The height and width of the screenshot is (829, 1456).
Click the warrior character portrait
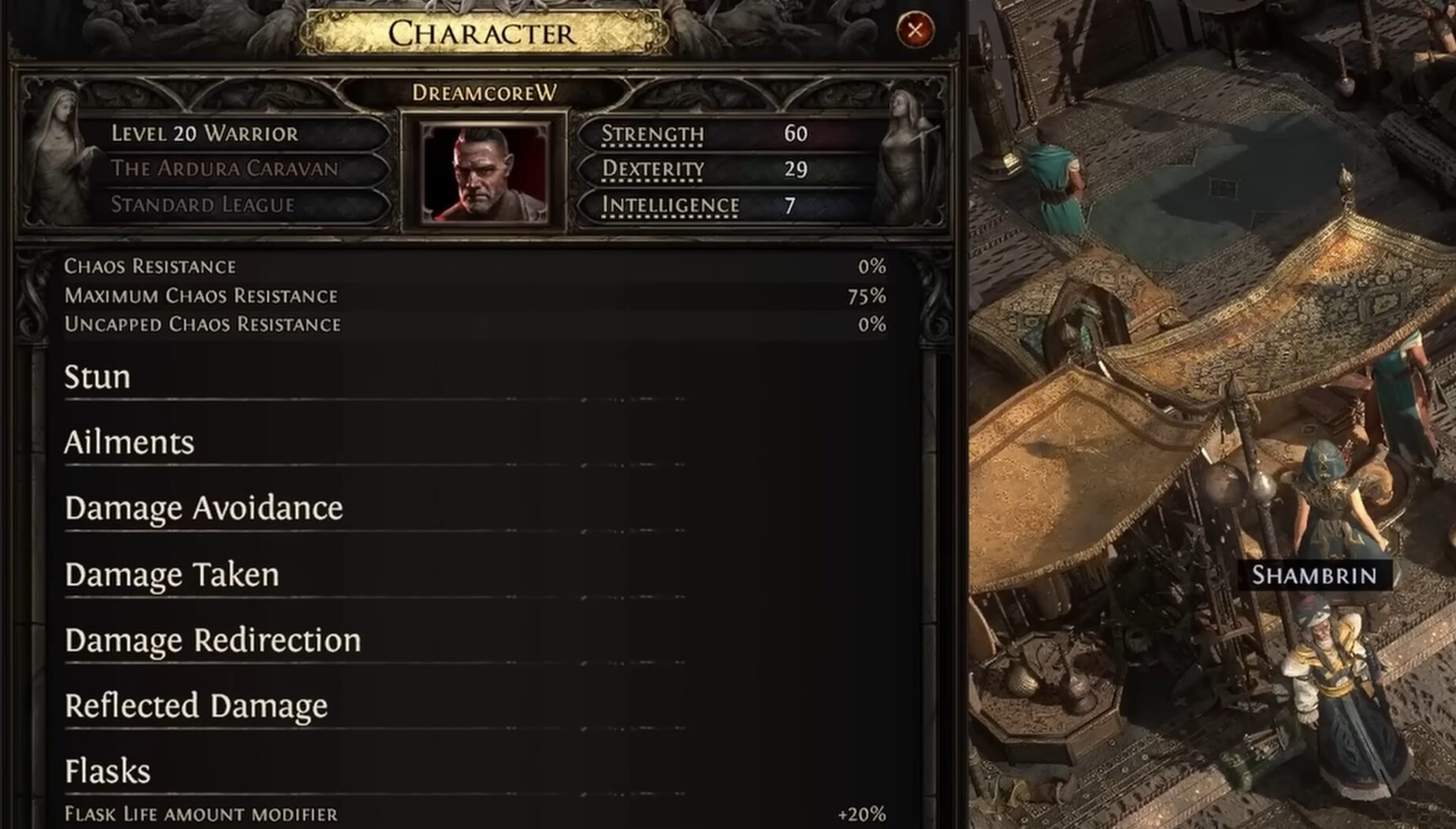pos(485,173)
